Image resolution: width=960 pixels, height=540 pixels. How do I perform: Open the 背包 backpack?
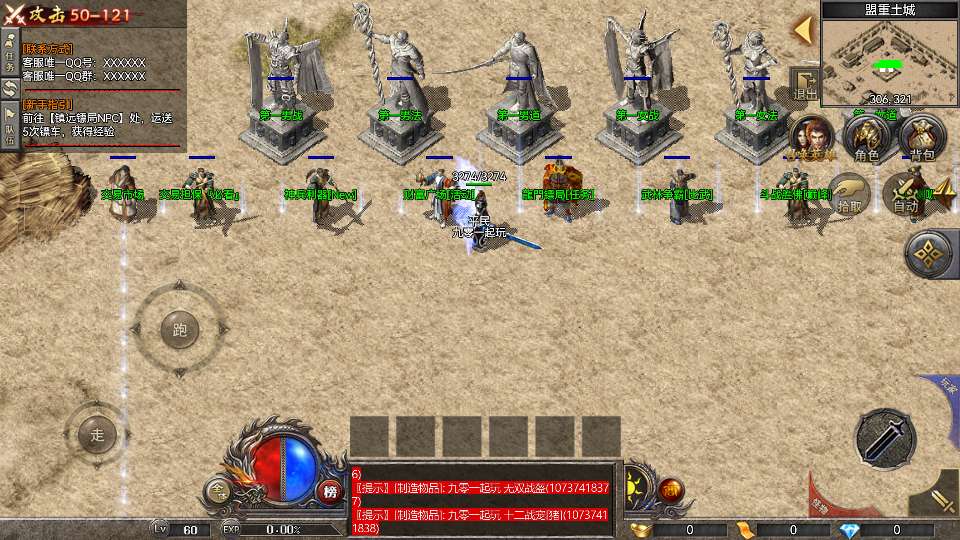pyautogui.click(x=921, y=138)
